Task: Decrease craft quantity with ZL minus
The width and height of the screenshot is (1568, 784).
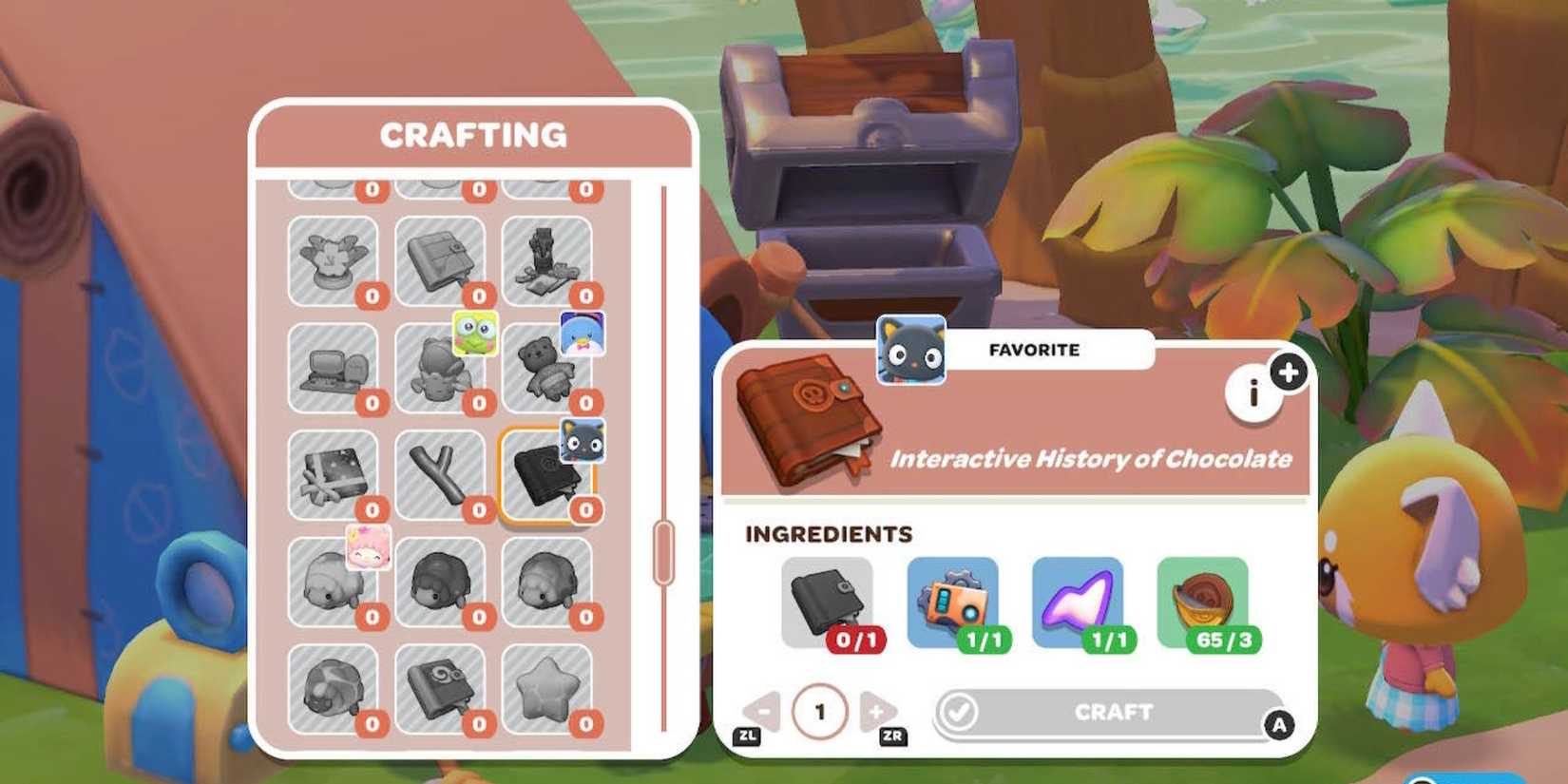Action: click(763, 711)
